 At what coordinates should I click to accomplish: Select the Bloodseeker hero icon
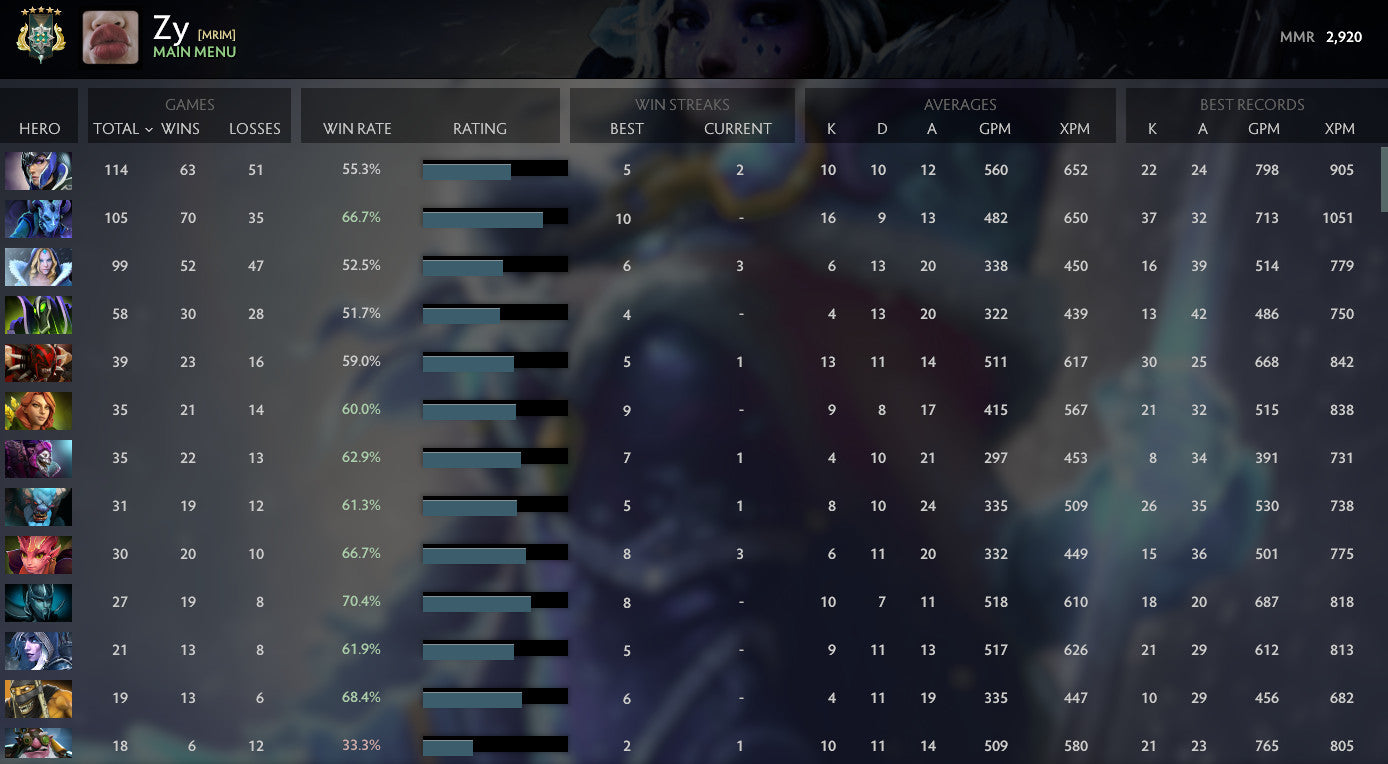point(38,362)
